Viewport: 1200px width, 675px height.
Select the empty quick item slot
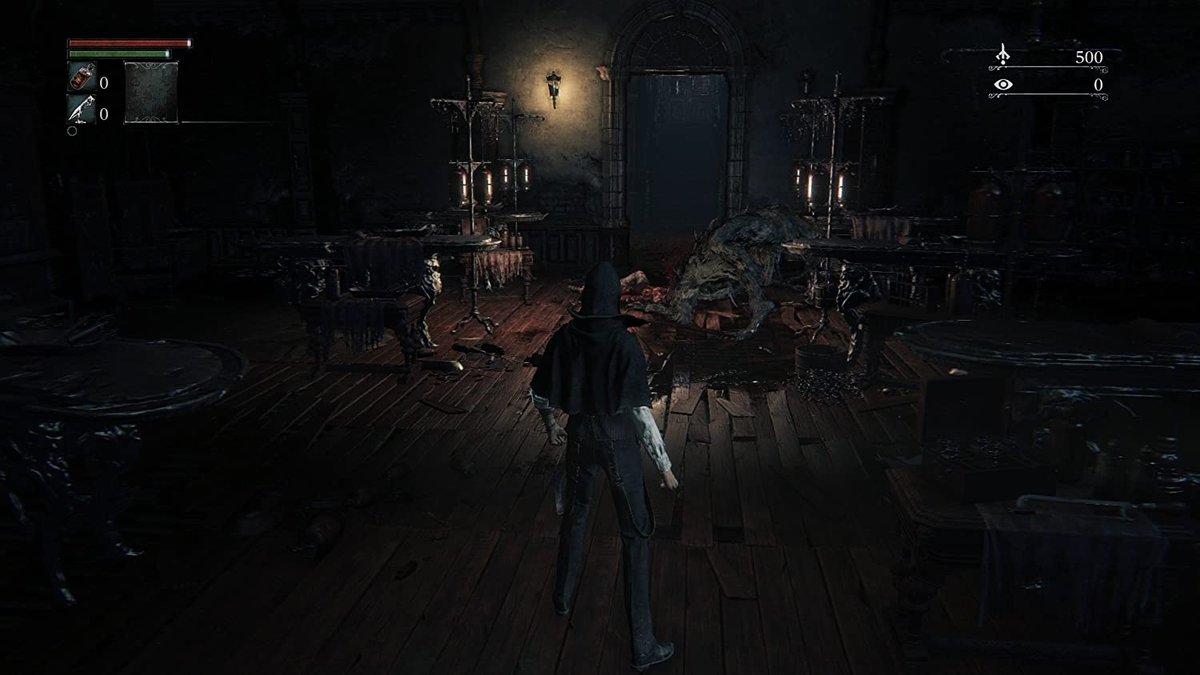151,93
